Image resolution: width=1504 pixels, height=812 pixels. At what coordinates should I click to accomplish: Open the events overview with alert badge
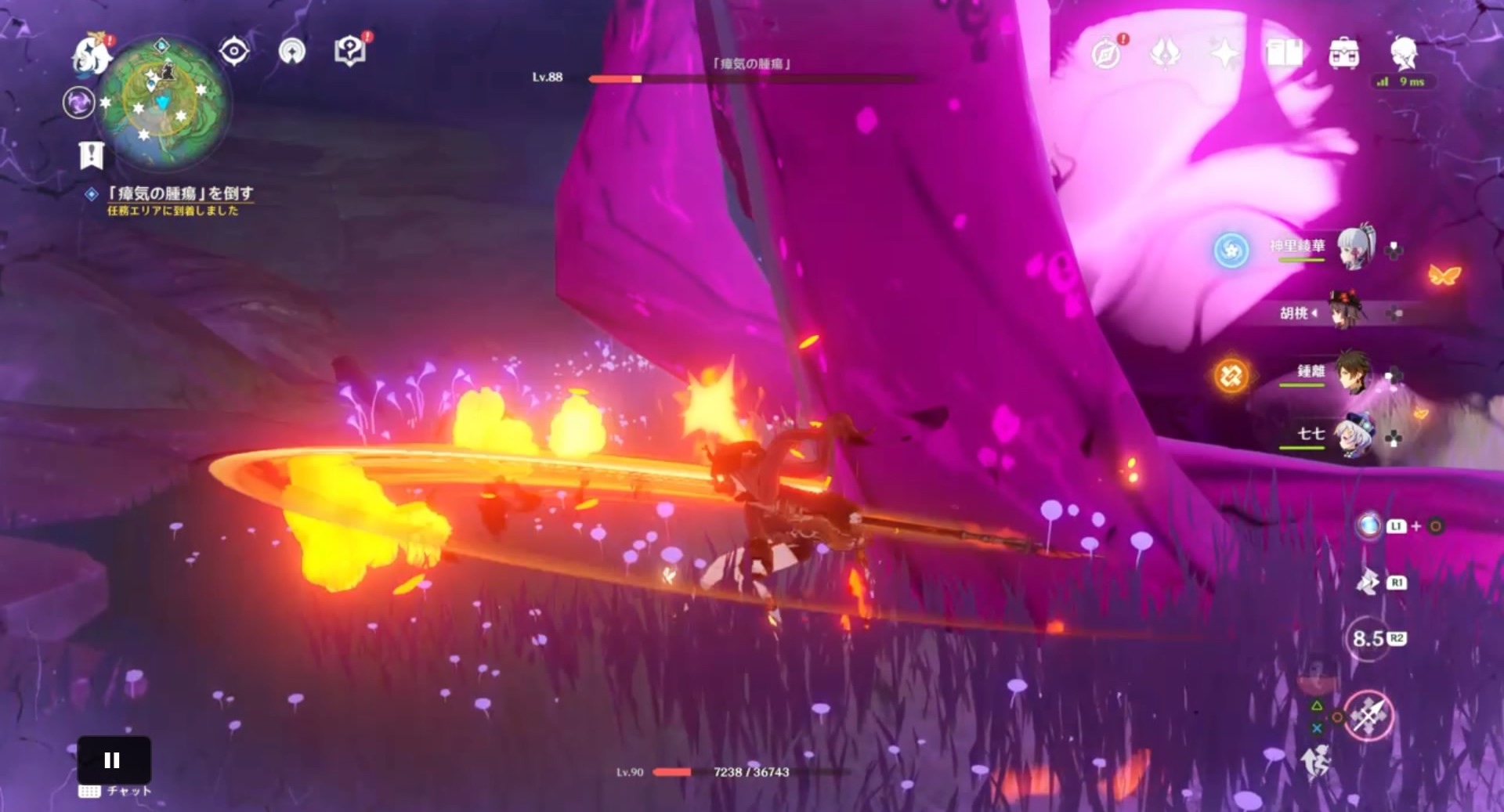pos(1107,54)
